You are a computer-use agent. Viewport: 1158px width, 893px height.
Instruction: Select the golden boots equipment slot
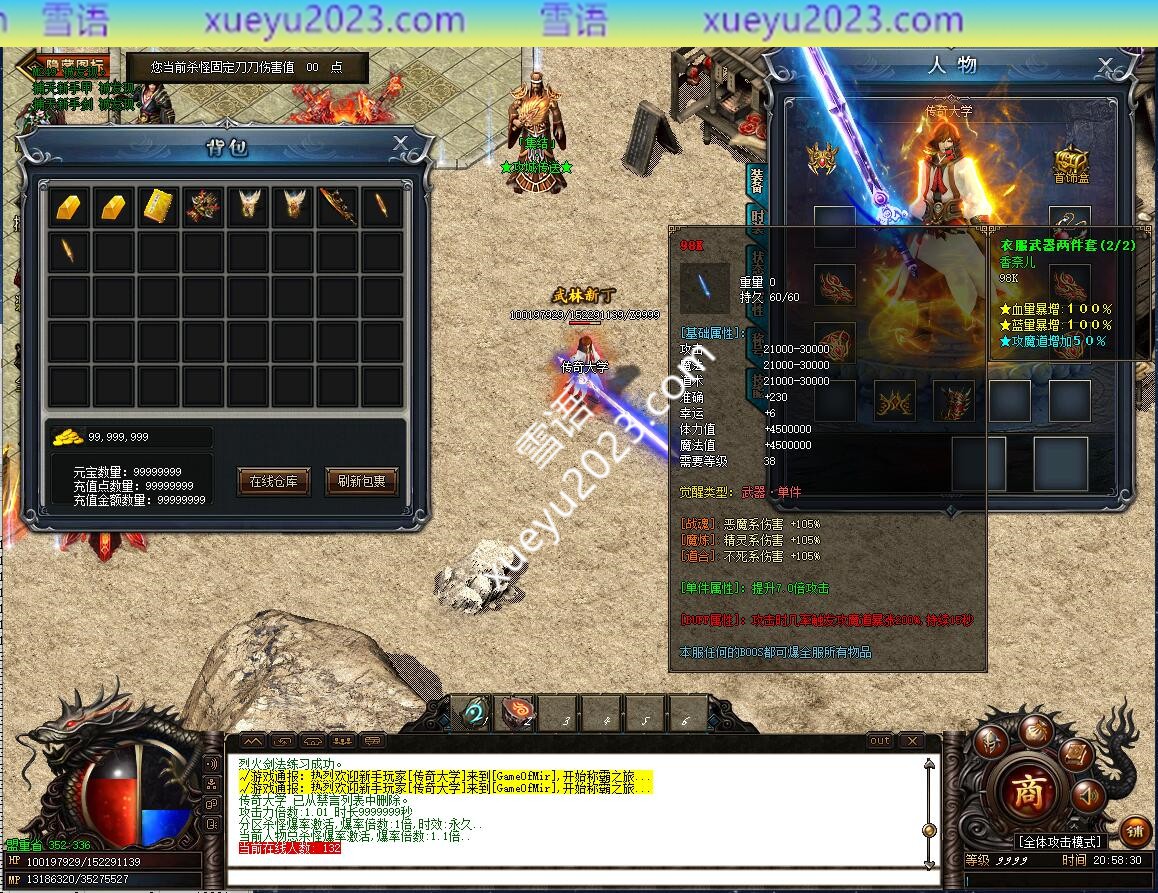[x=895, y=401]
